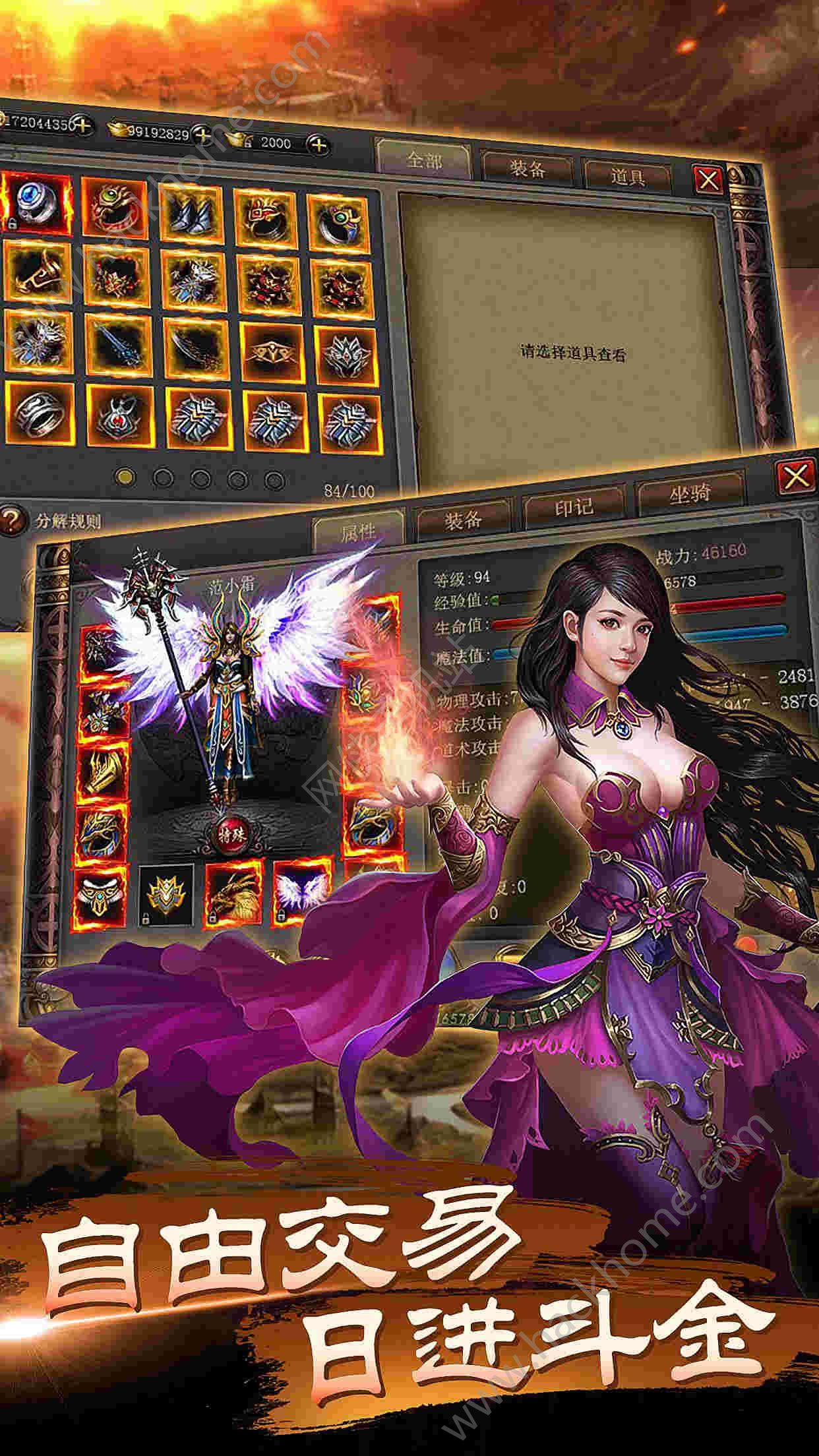Switch to the 印记 tab
The height and width of the screenshot is (1456, 819).
pos(573,507)
